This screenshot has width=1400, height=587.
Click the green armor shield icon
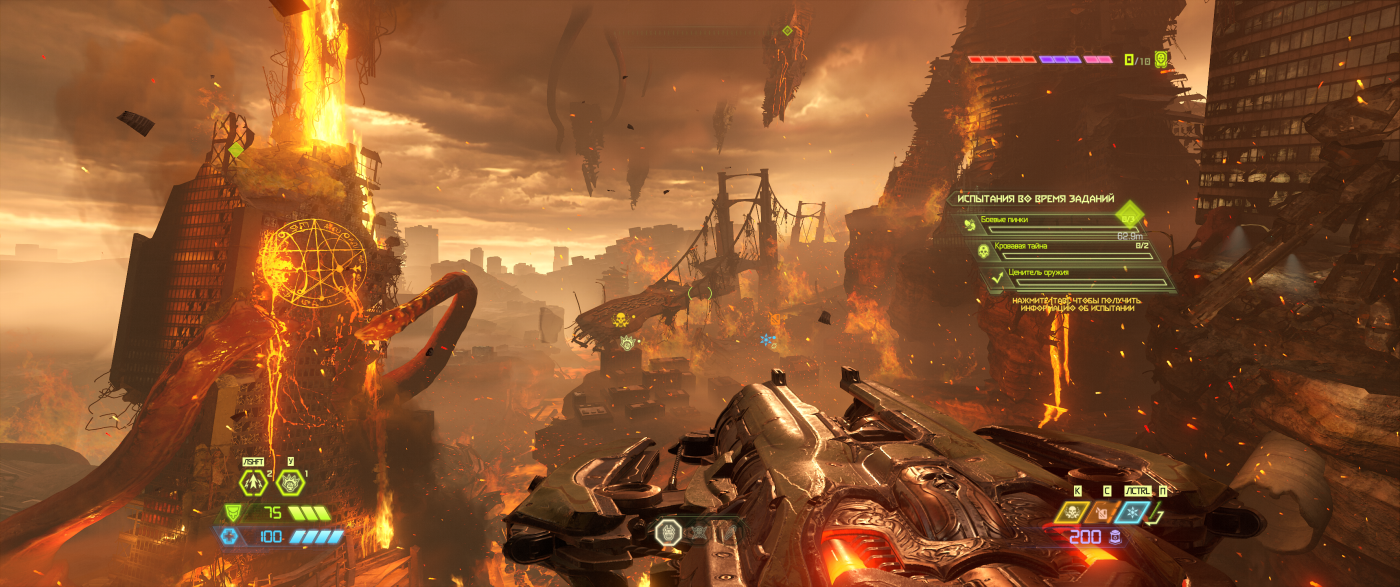pyautogui.click(x=231, y=513)
